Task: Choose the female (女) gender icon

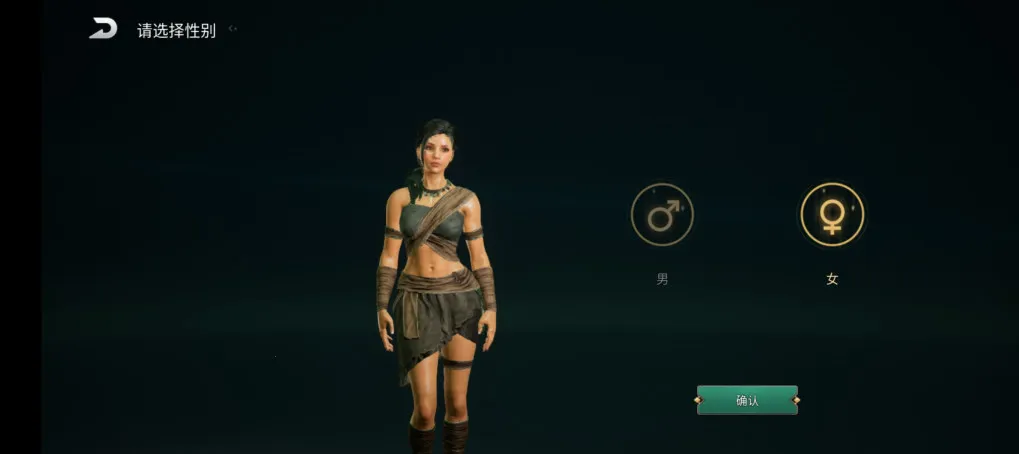Action: pyautogui.click(x=832, y=215)
